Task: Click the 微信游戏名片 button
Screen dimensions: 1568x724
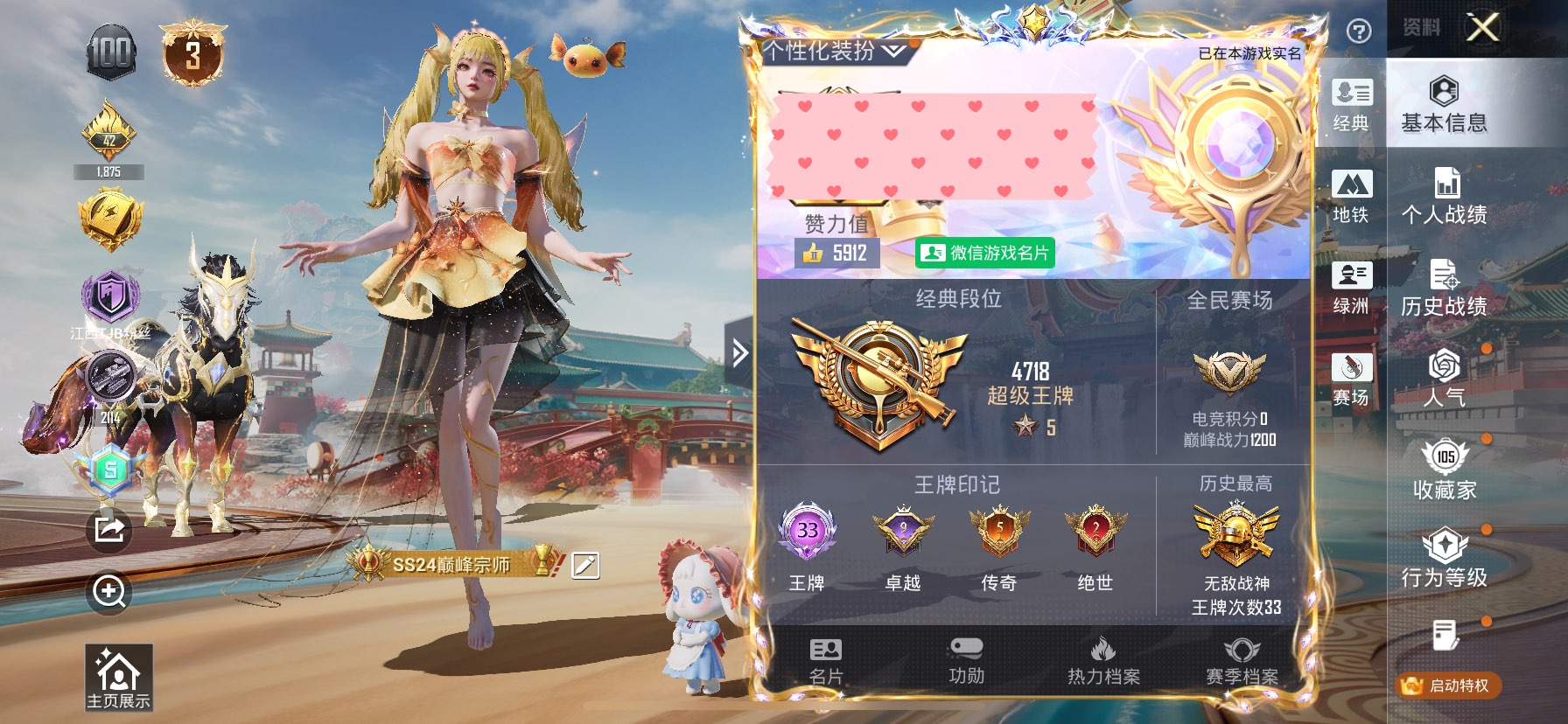Action: [984, 253]
